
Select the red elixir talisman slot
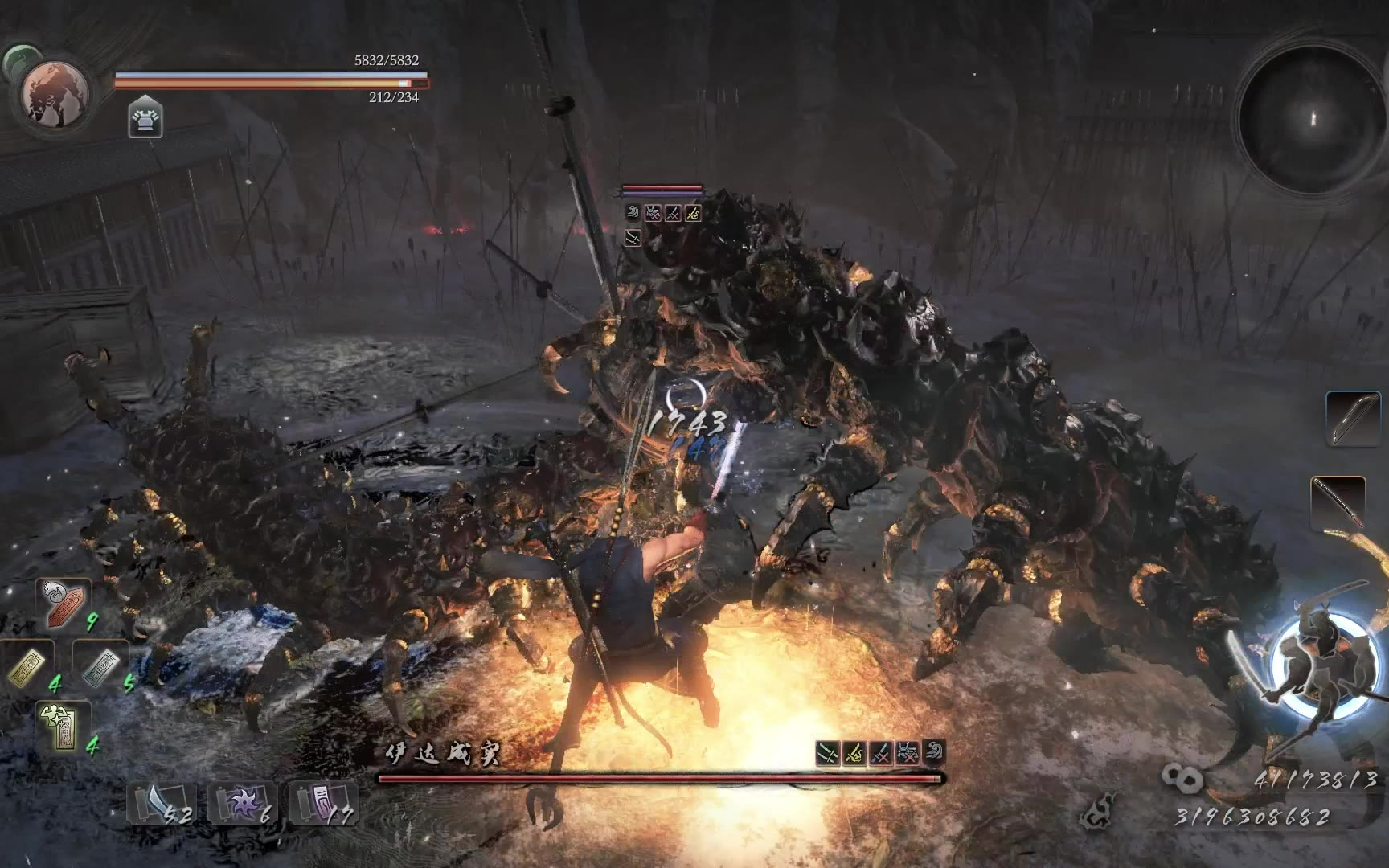63,603
